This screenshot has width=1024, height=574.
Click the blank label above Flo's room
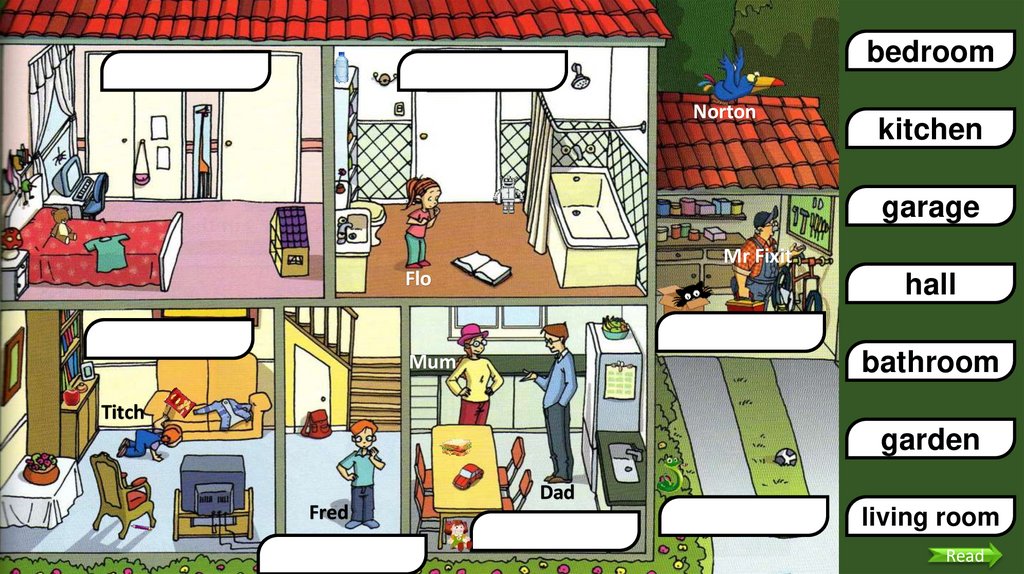click(482, 71)
